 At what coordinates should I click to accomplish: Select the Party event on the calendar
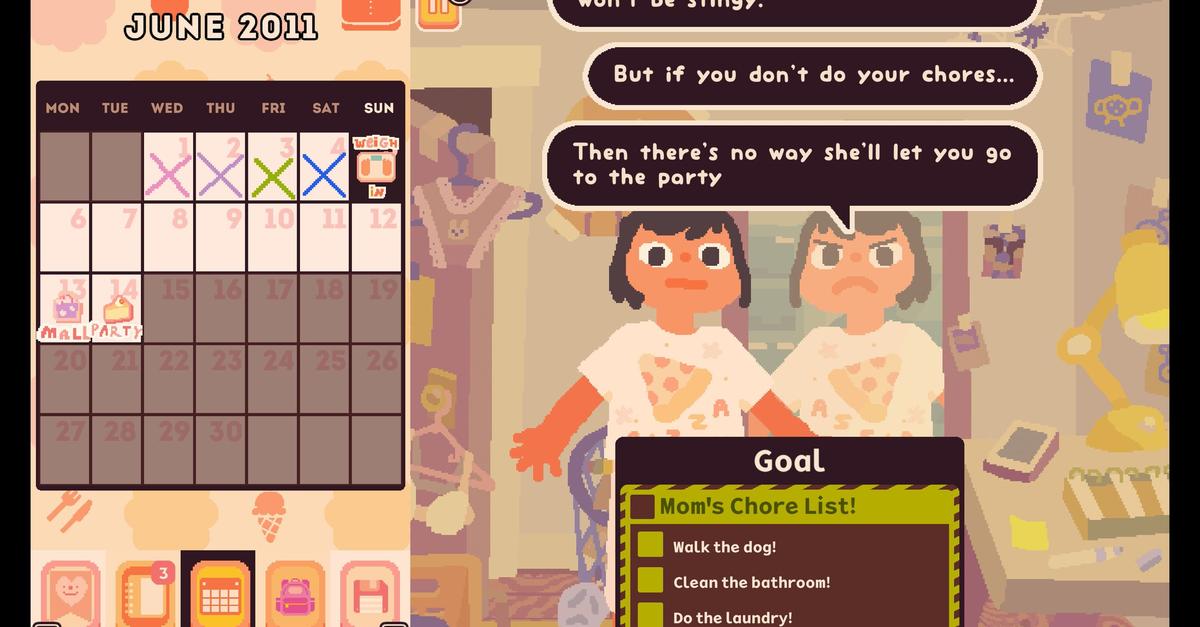[x=117, y=309]
